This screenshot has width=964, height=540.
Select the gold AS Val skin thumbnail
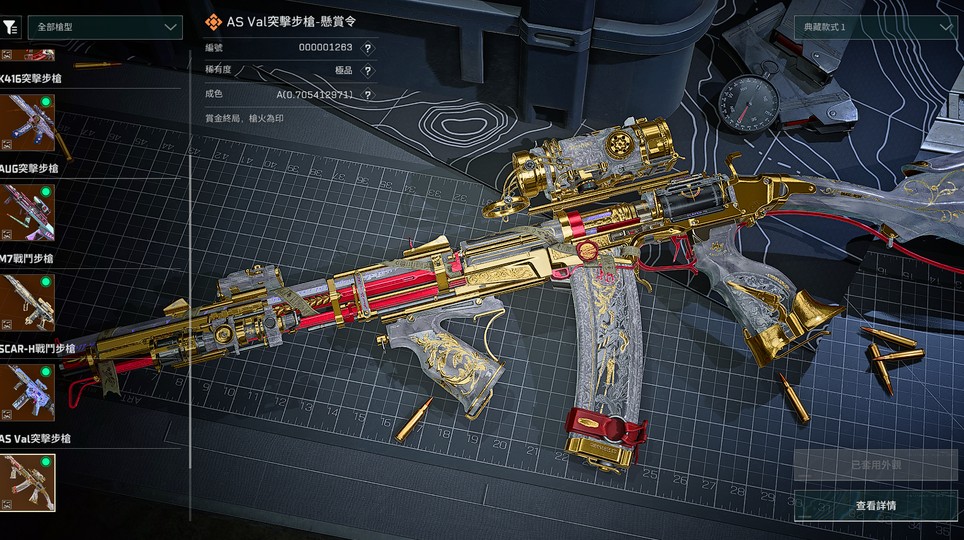point(28,482)
